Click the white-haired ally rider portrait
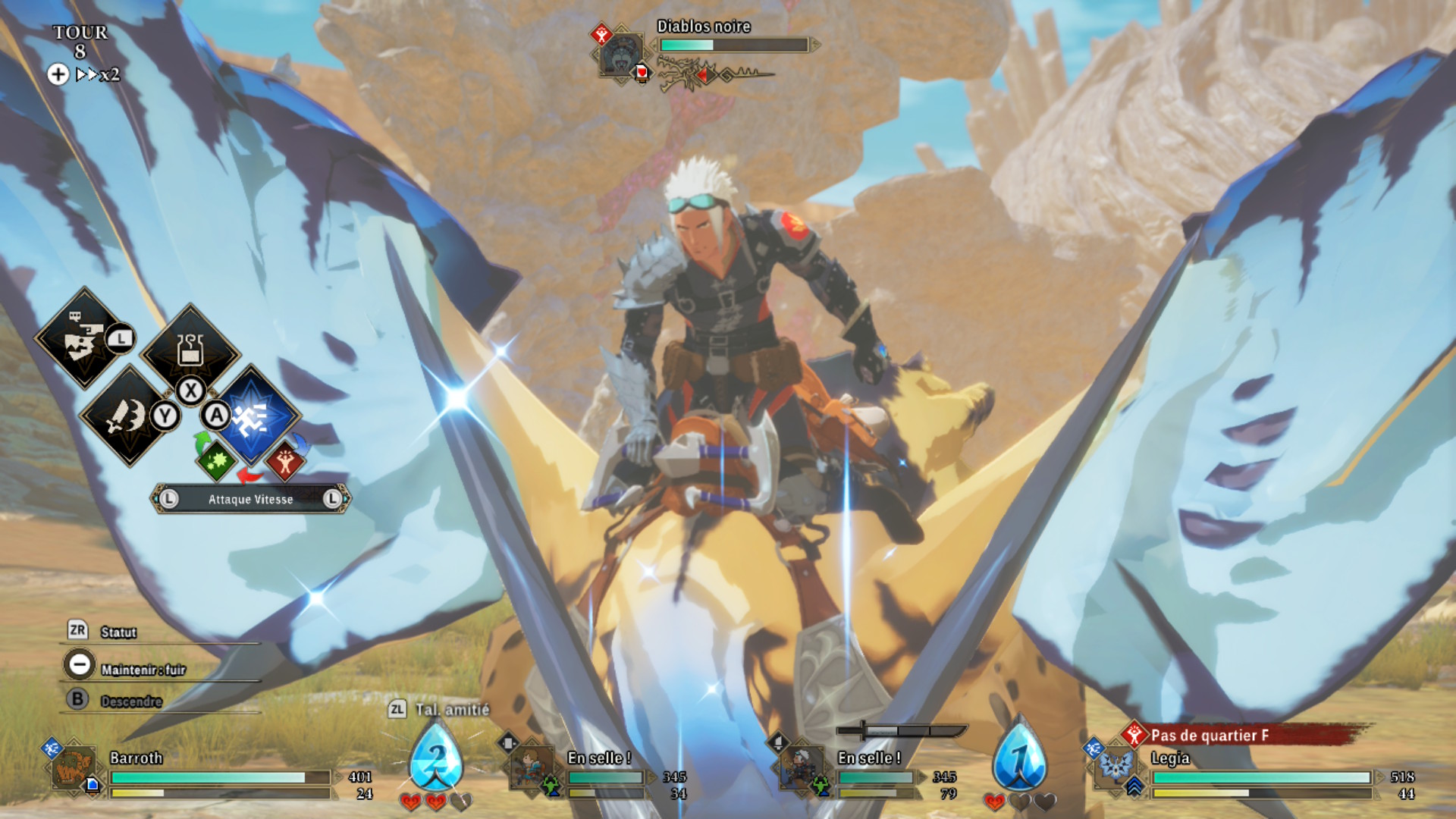The width and height of the screenshot is (1456, 819). (801, 767)
